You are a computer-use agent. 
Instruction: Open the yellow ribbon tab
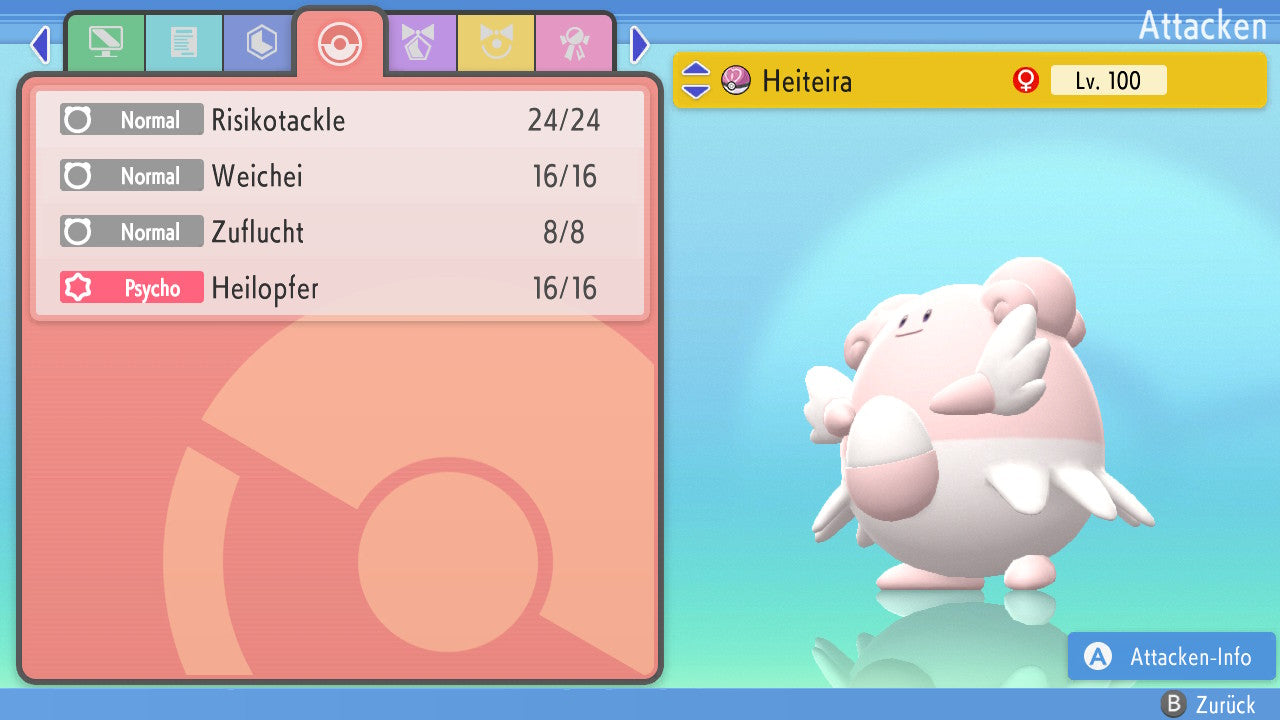(495, 43)
